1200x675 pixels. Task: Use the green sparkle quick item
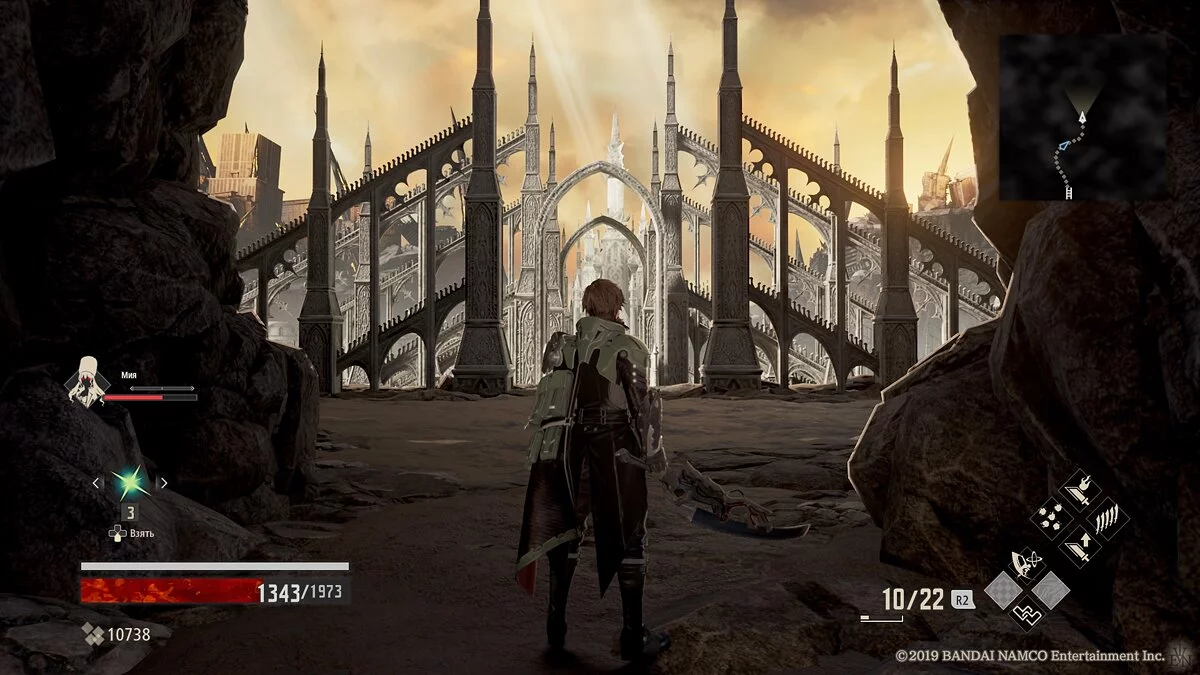[x=129, y=483]
